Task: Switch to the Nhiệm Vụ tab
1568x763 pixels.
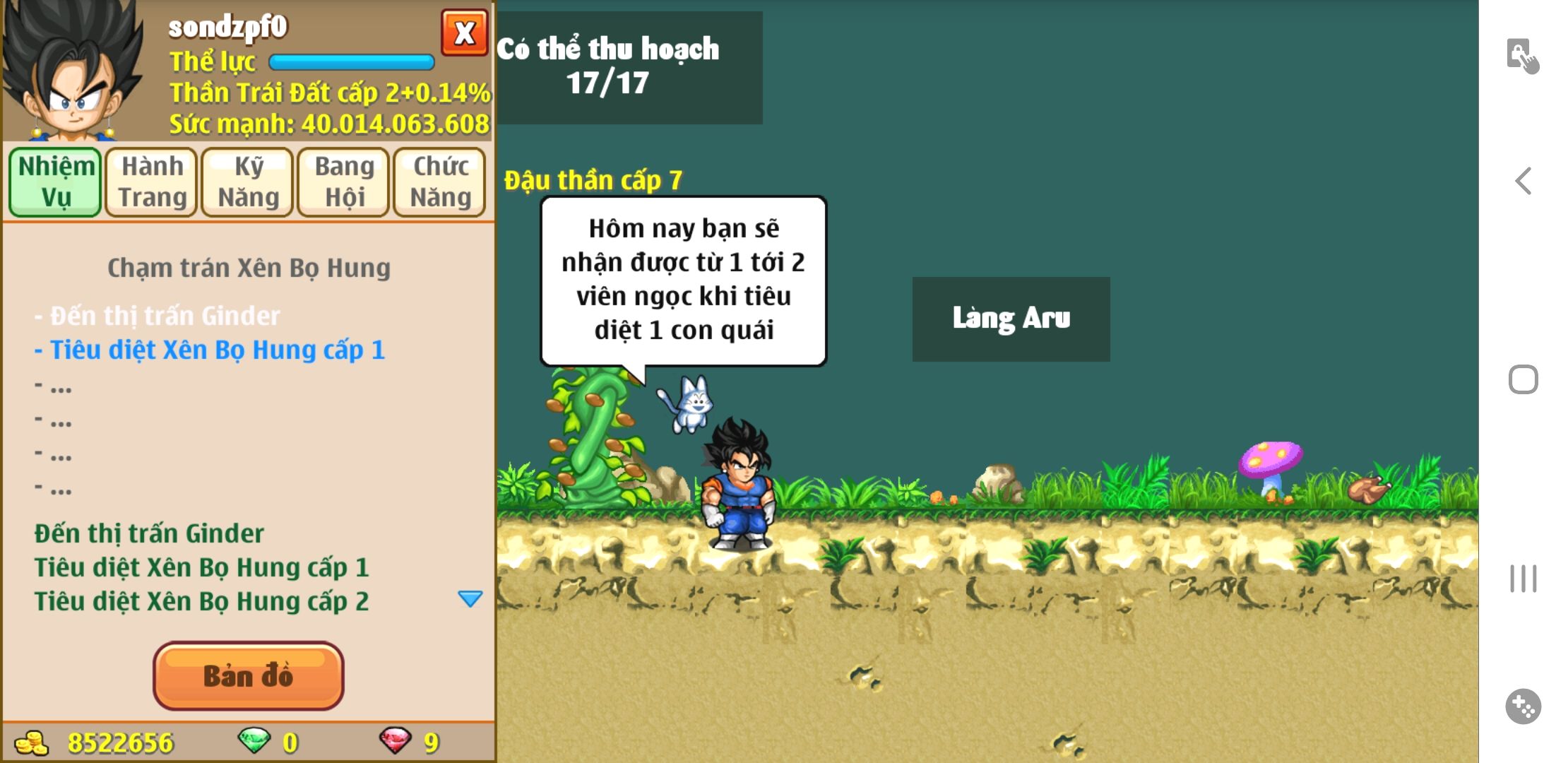Action: tap(56, 182)
